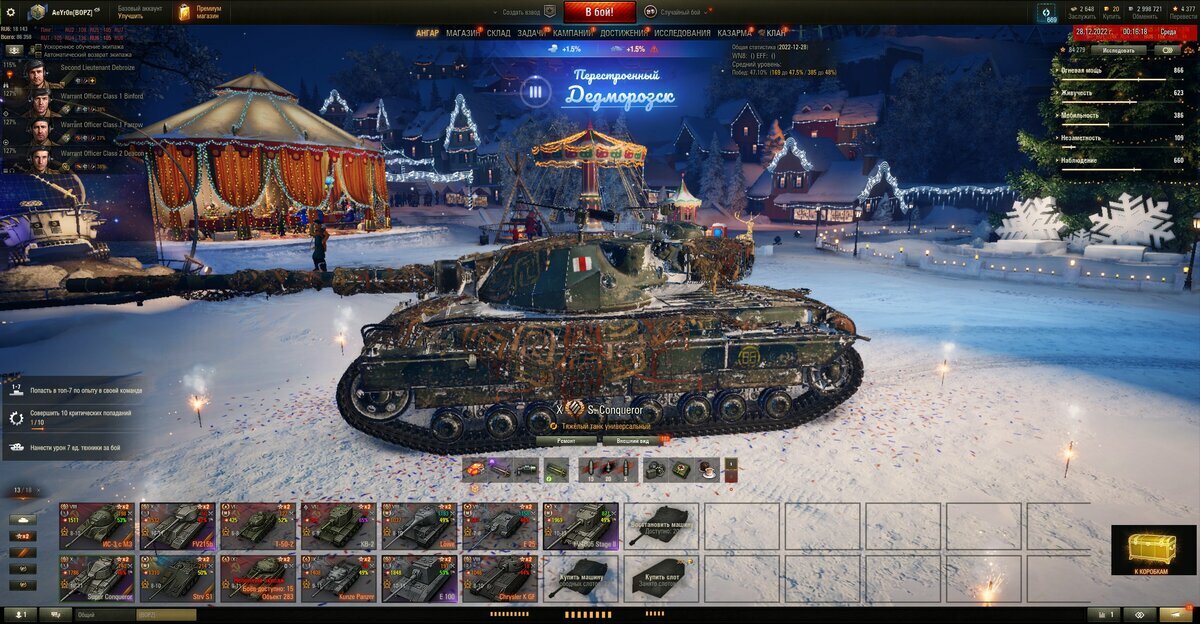Screen dimensions: 1200x624
Task: Click the Купить слот tile
Action: coord(661,578)
